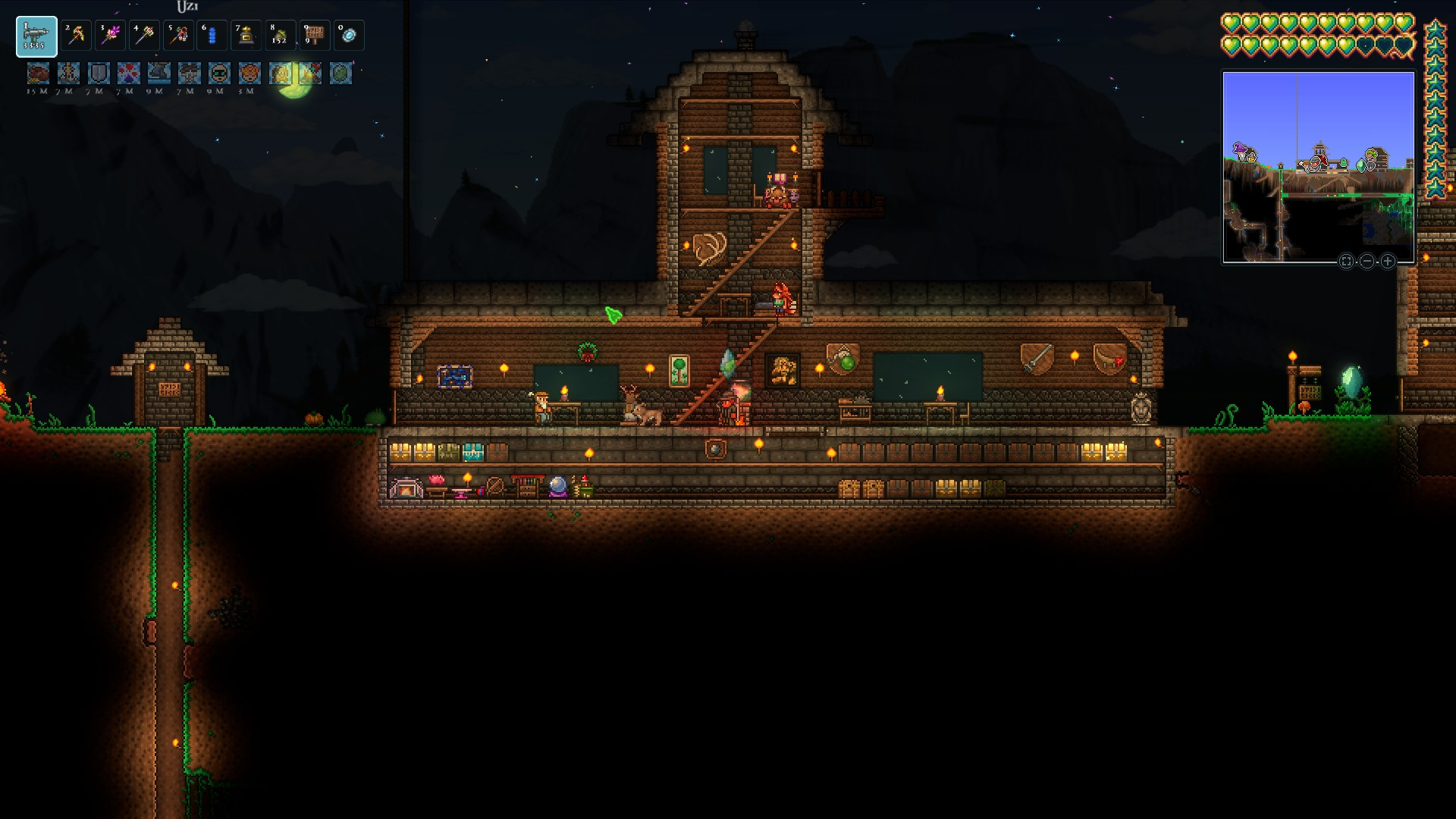Toggle the fullscreen map button on minimap

pyautogui.click(x=1346, y=262)
